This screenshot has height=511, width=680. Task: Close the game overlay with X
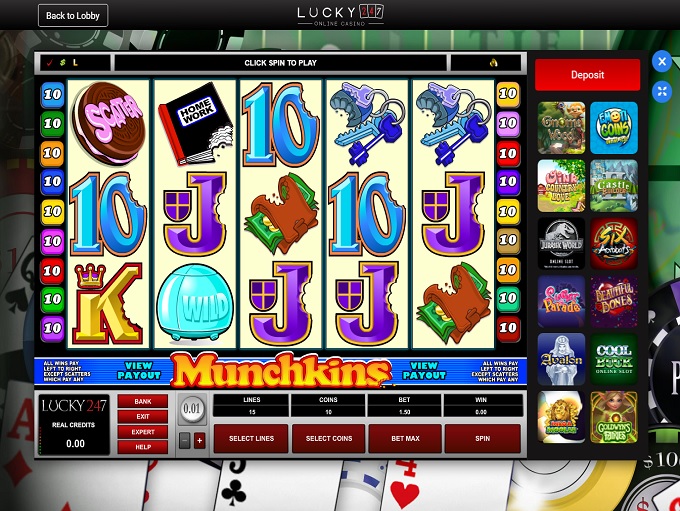click(661, 62)
